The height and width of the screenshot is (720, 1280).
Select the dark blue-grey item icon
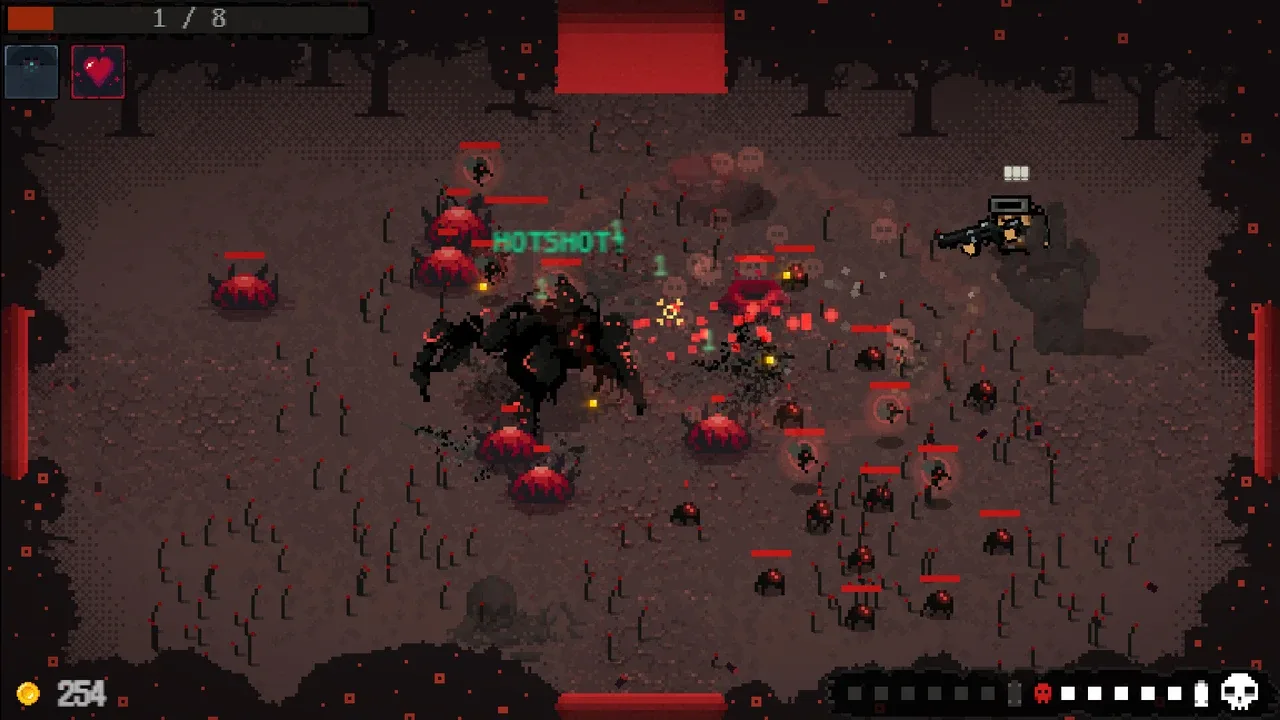pos(32,72)
